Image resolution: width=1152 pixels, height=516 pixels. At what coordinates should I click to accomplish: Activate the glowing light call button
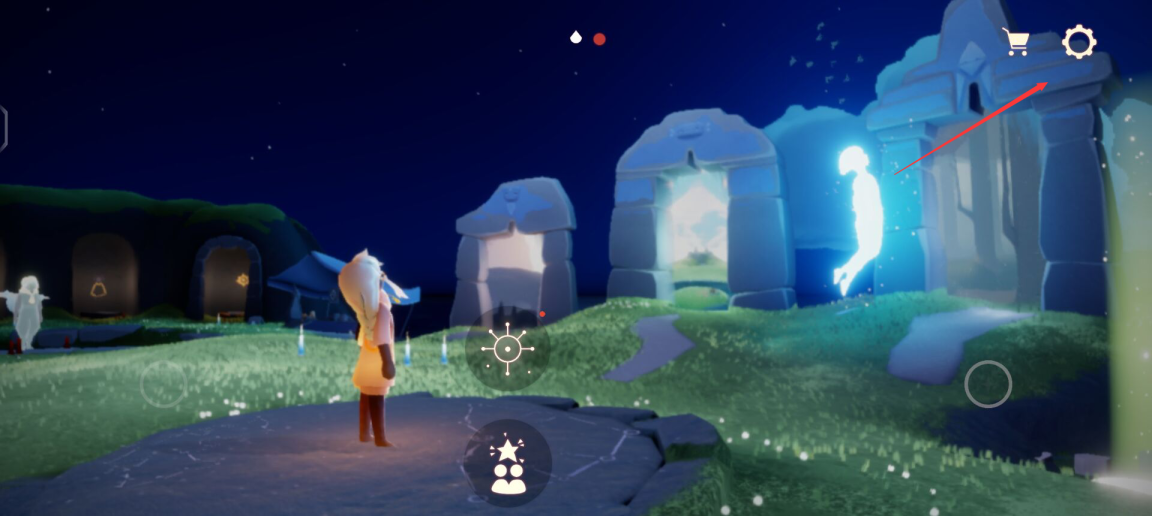click(507, 349)
